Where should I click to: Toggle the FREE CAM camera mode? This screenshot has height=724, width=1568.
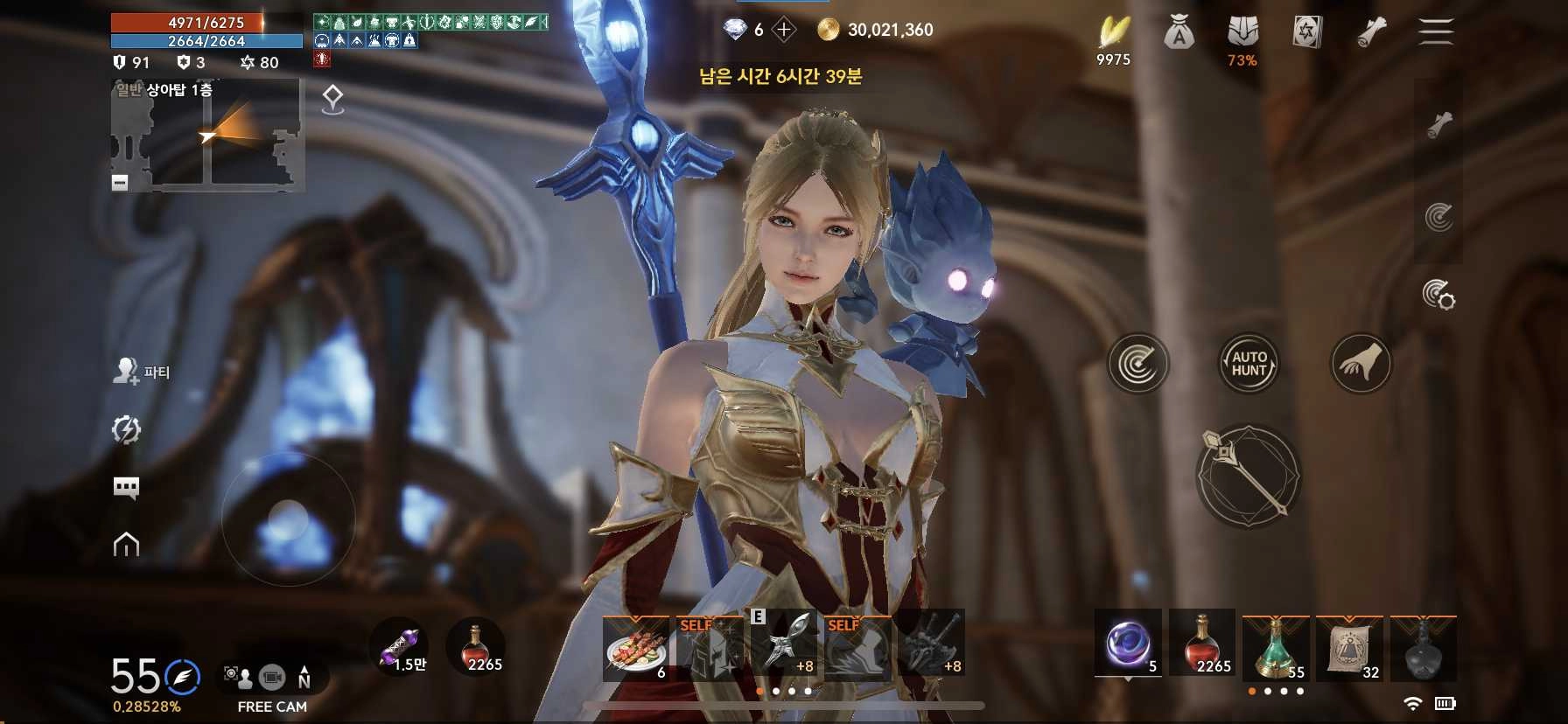tap(272, 678)
